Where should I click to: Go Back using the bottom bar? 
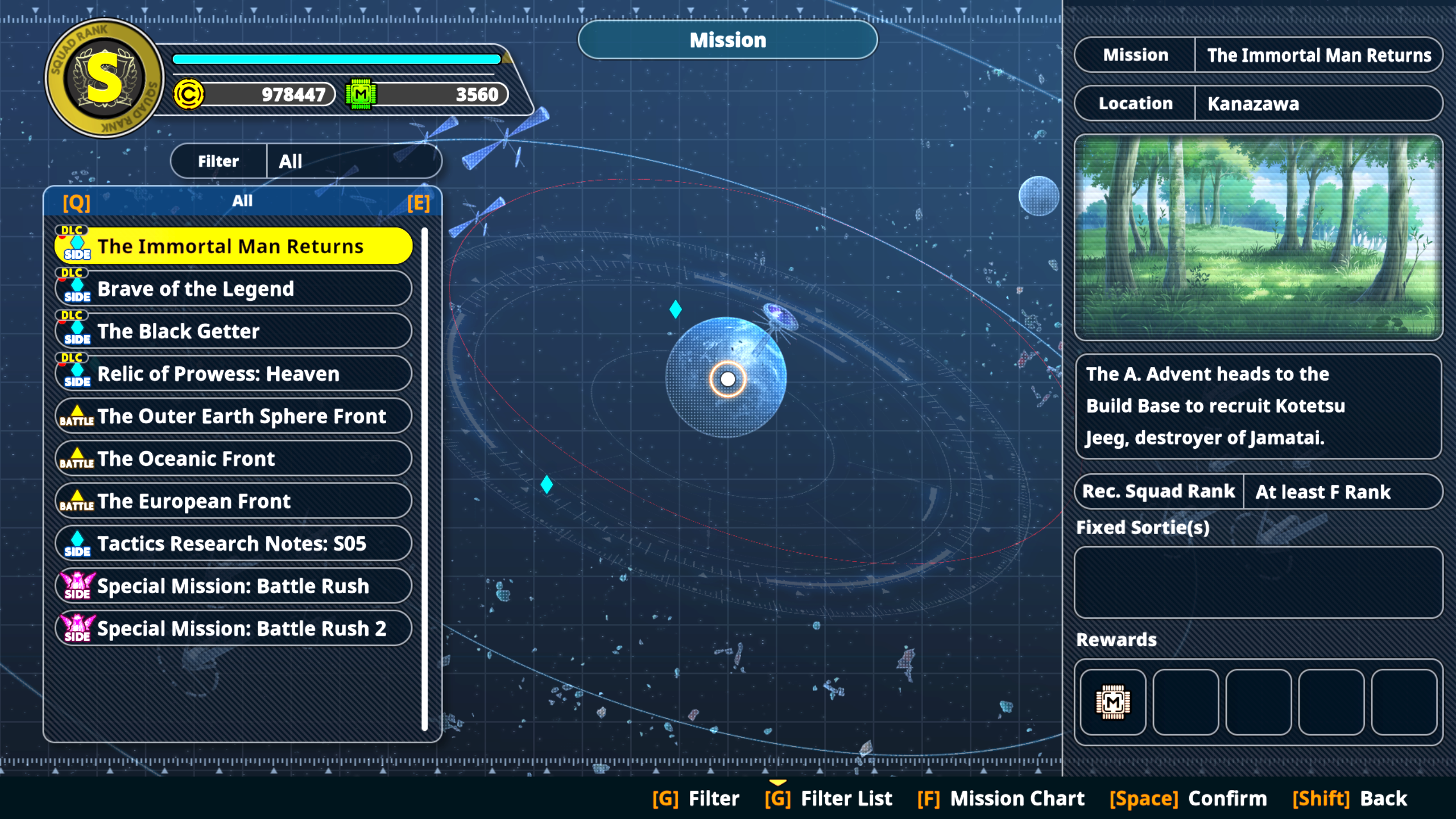pyautogui.click(x=1350, y=799)
